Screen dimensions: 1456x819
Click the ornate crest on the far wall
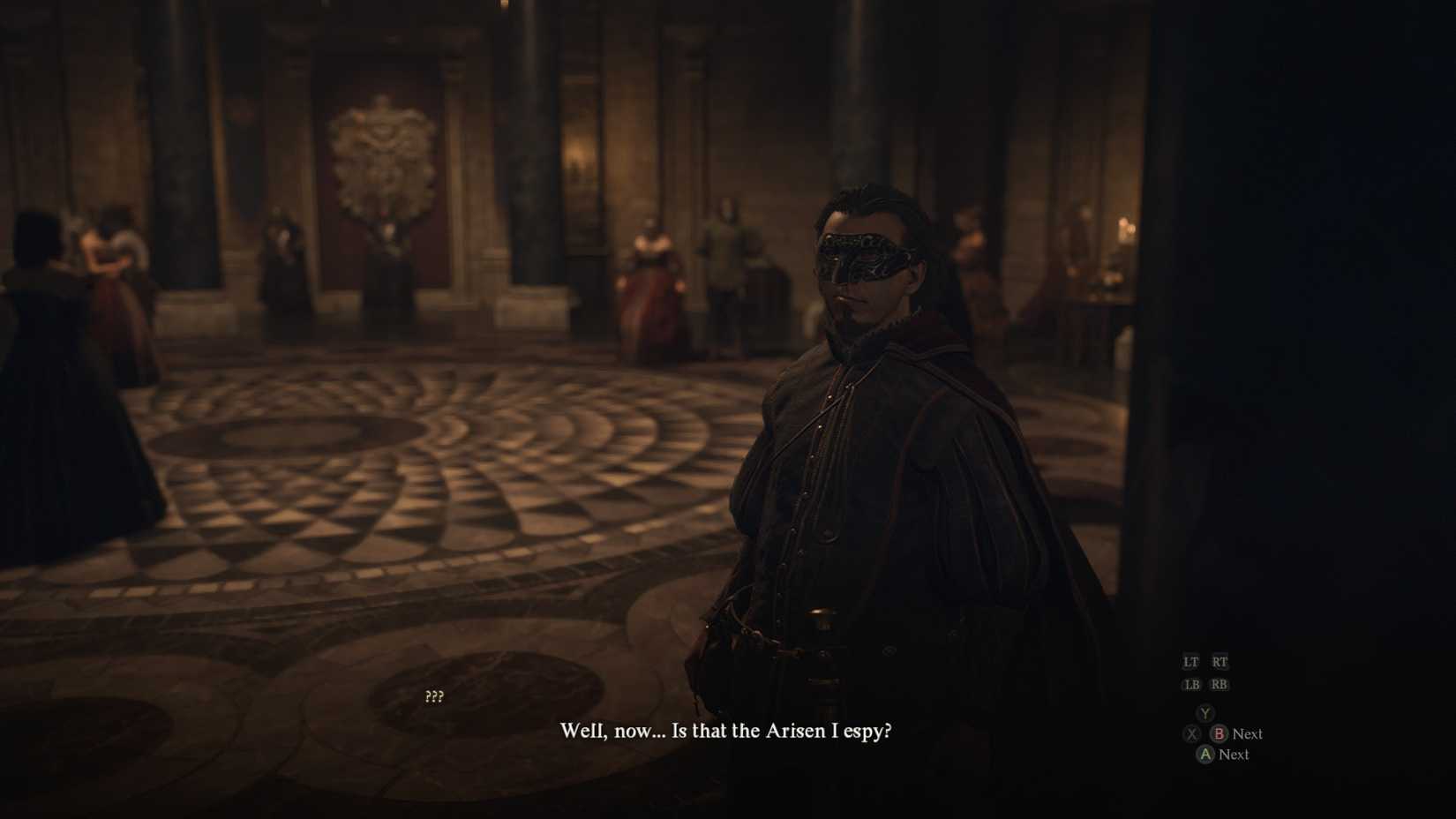pos(383,159)
